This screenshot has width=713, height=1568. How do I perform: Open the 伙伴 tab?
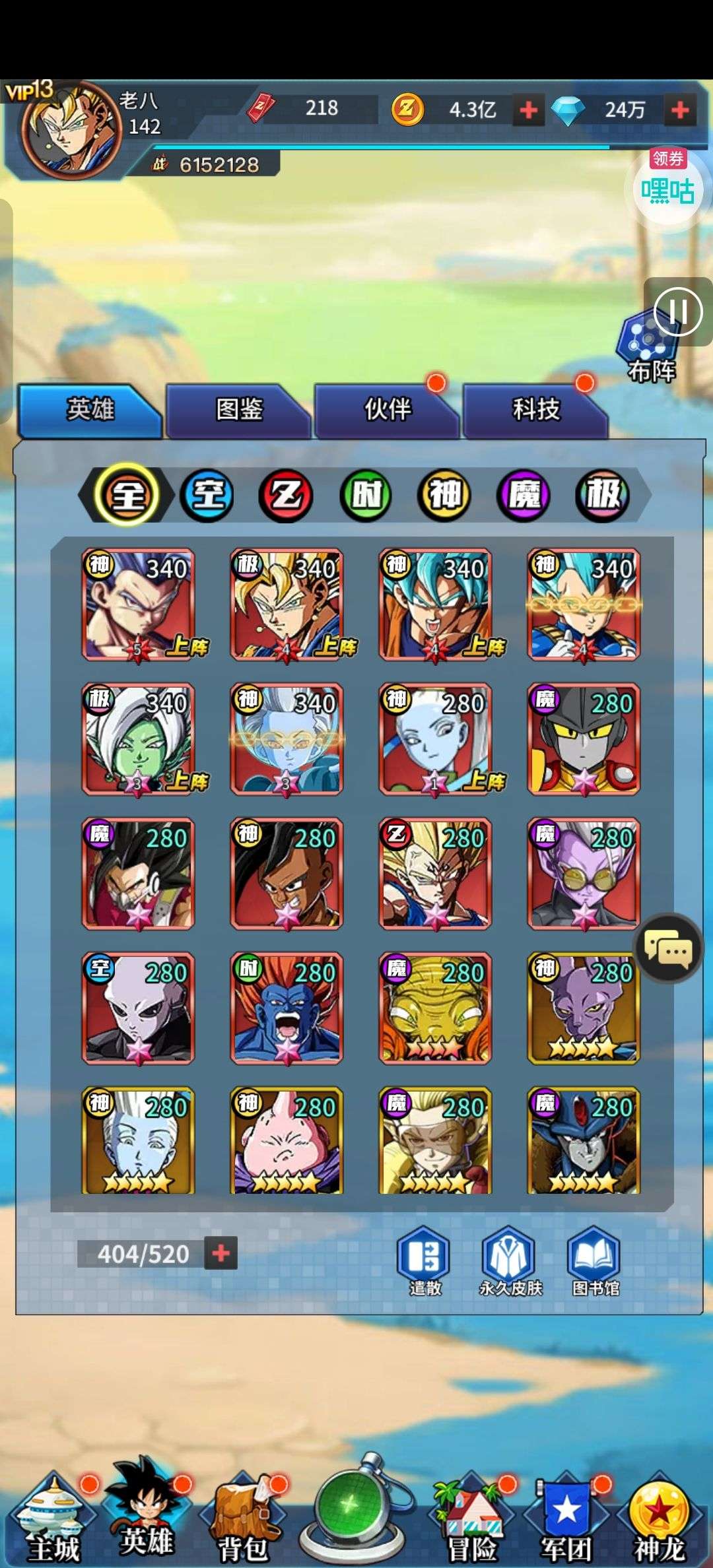pyautogui.click(x=388, y=410)
